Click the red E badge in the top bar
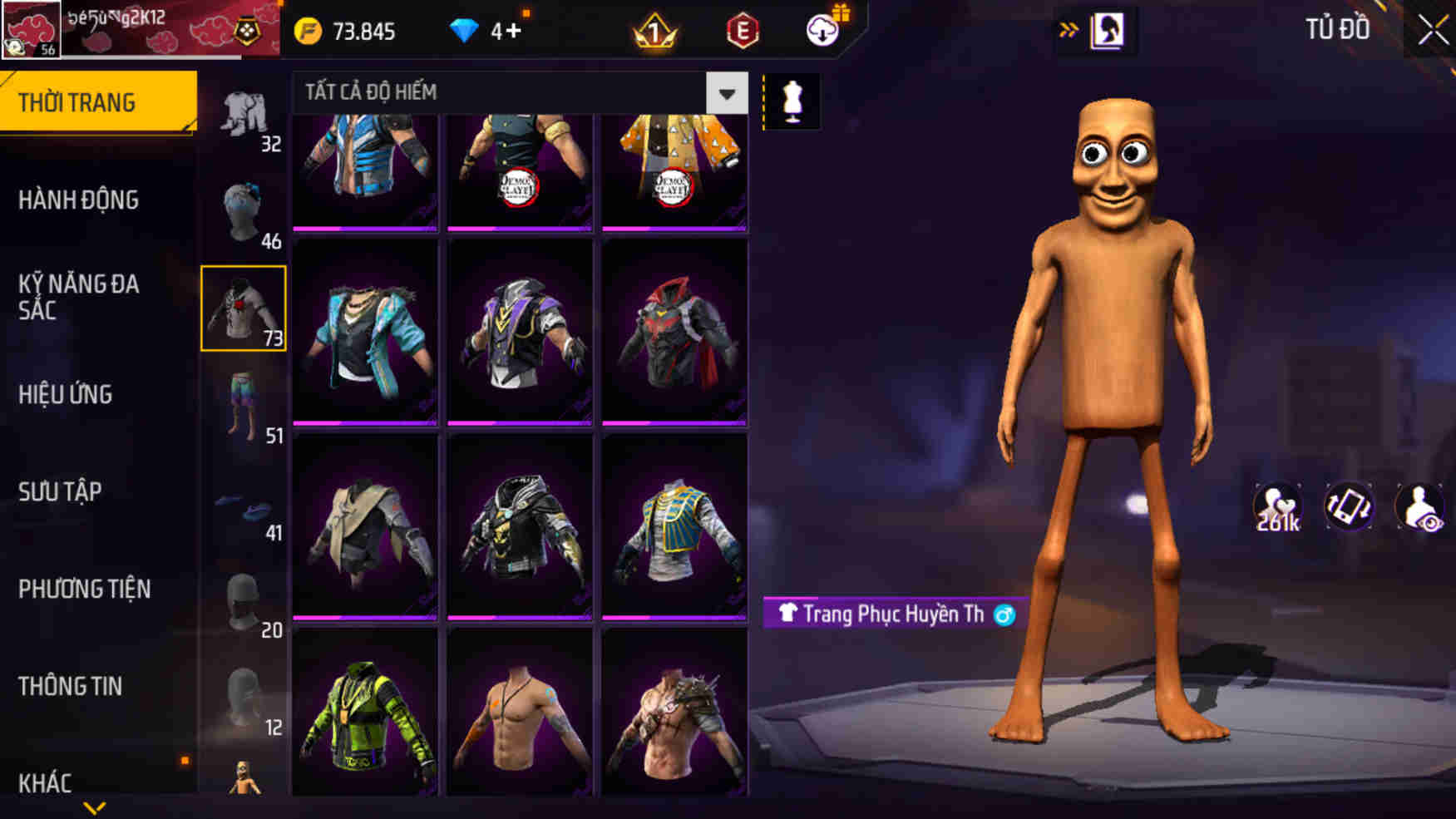Viewport: 1456px width, 819px height. tap(743, 32)
